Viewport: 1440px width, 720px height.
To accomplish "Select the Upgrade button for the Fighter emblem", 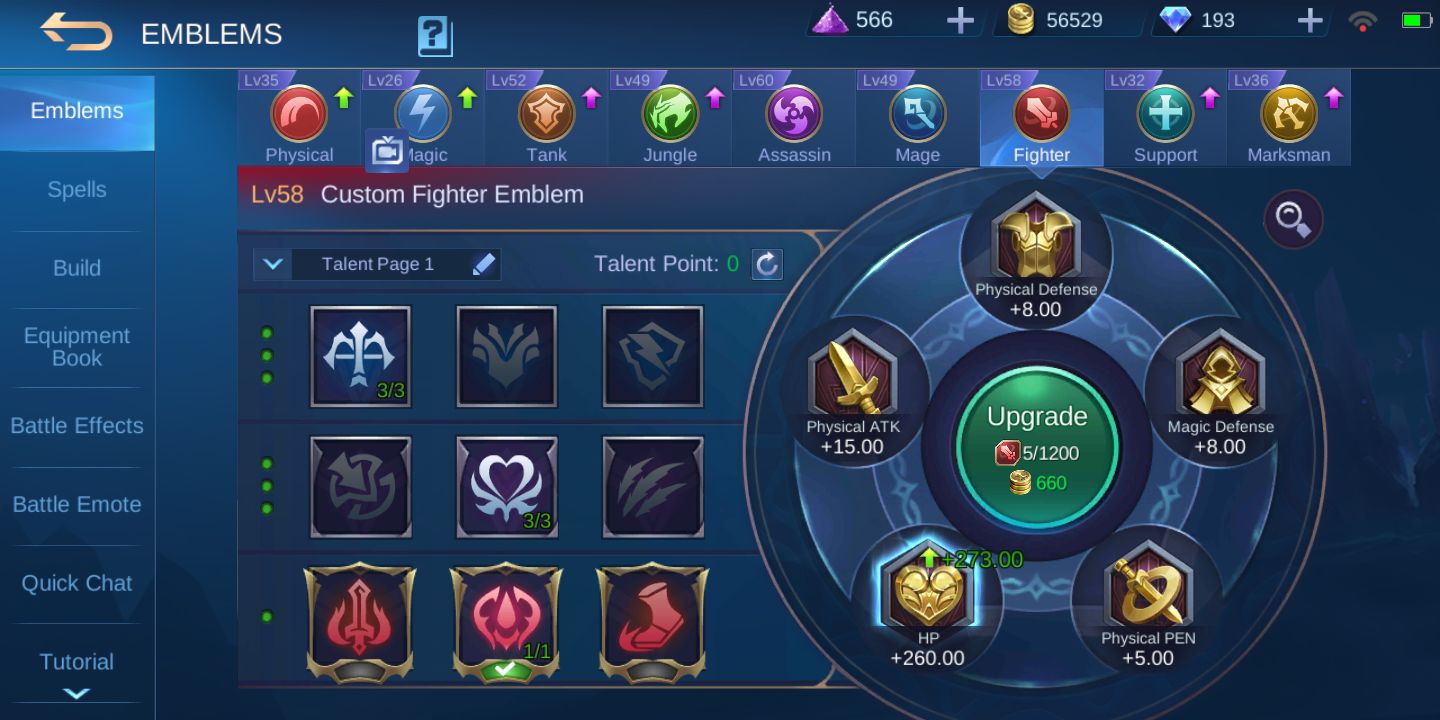I will [x=1037, y=446].
